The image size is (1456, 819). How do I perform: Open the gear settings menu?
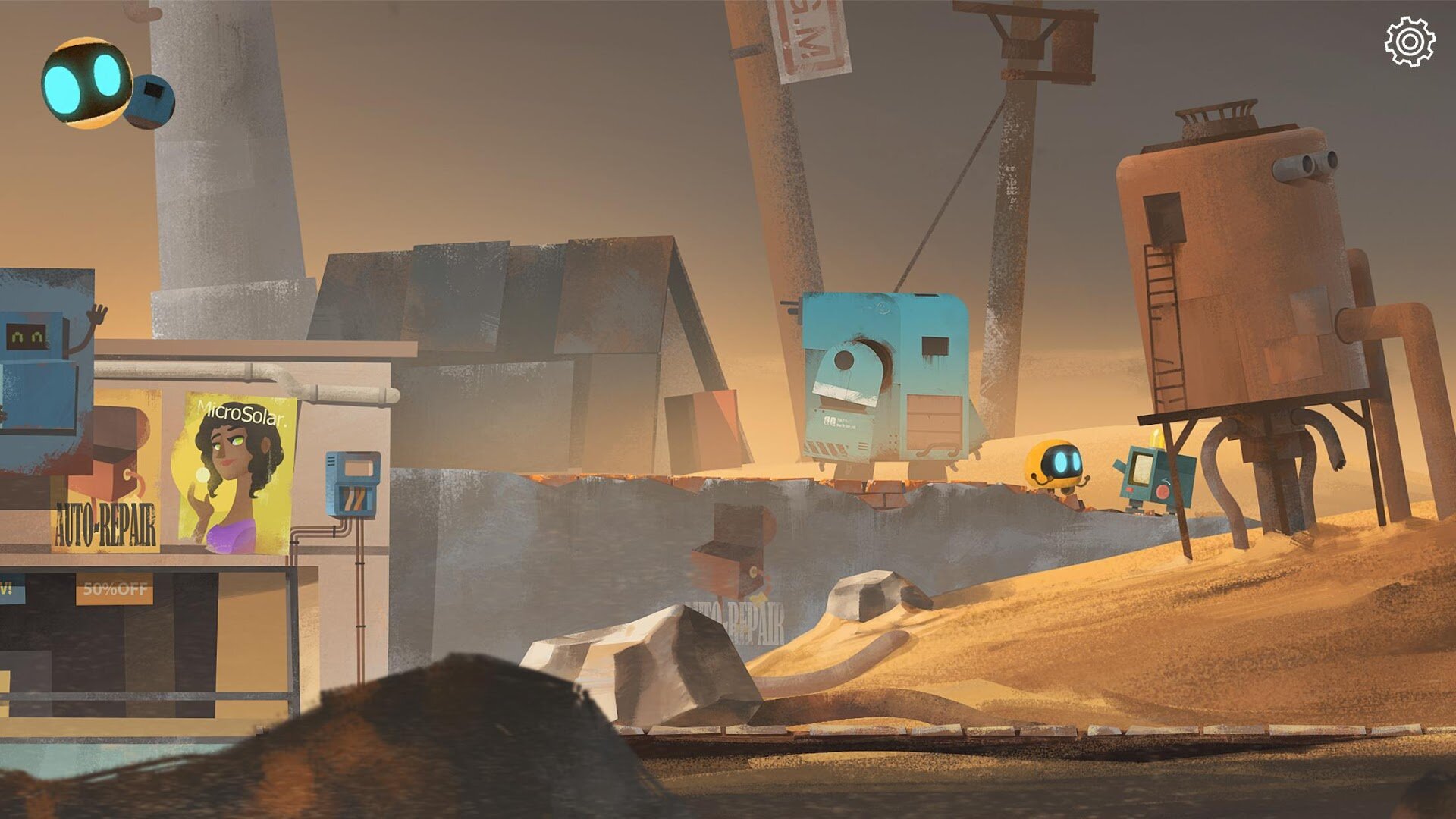tap(1409, 42)
